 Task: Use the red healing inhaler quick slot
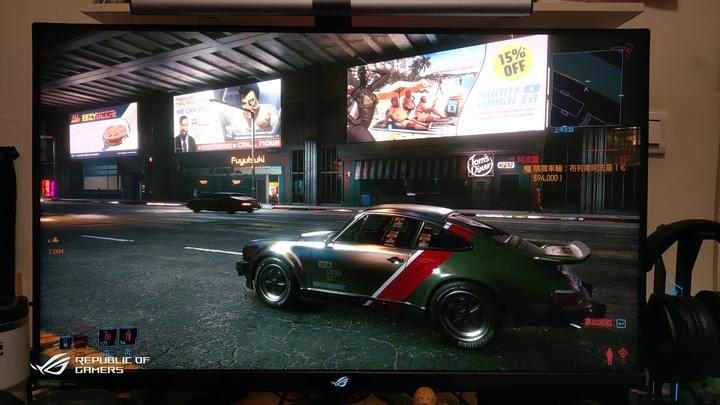pos(127,336)
